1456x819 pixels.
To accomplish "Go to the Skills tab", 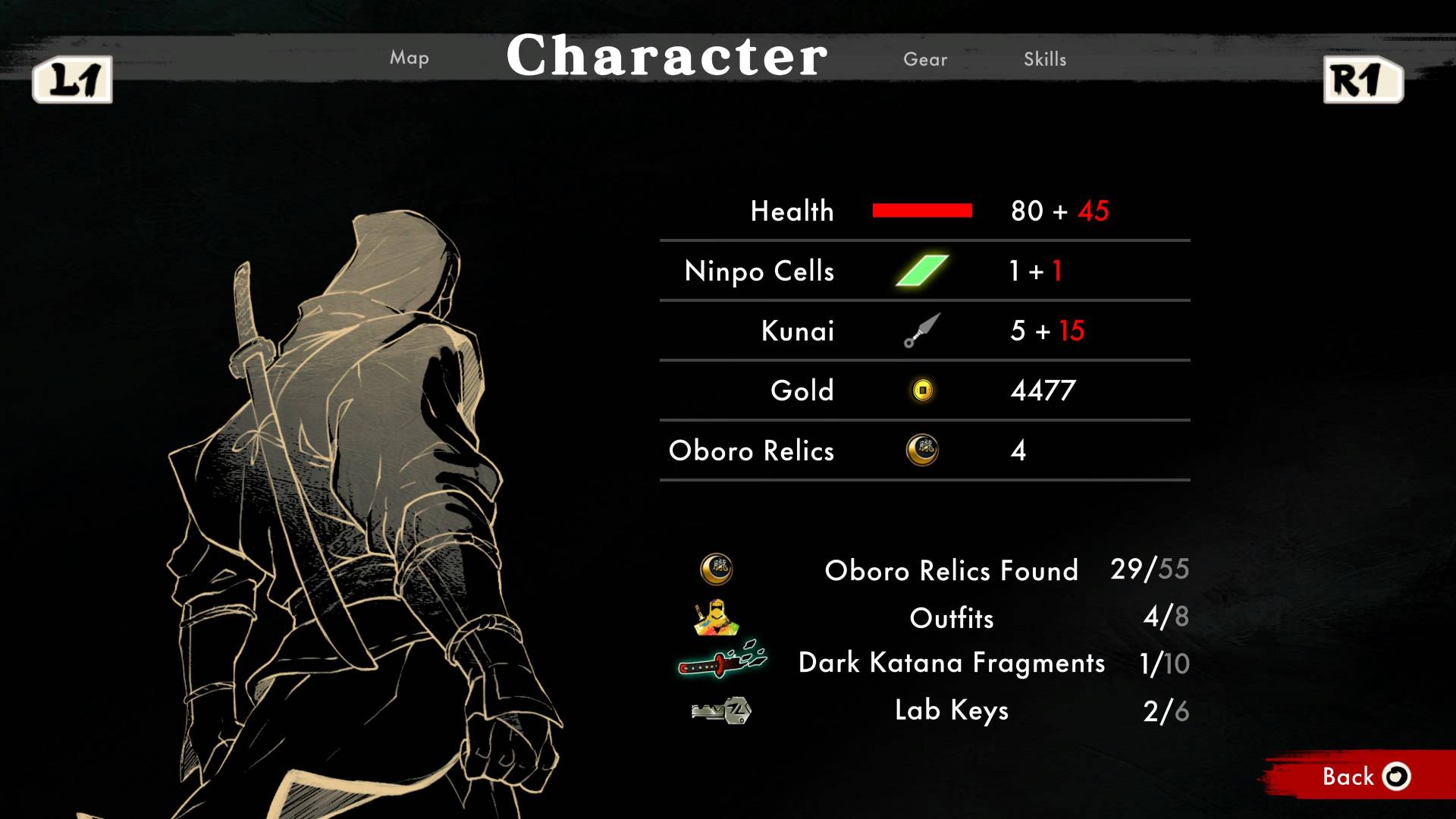I will coord(1045,59).
